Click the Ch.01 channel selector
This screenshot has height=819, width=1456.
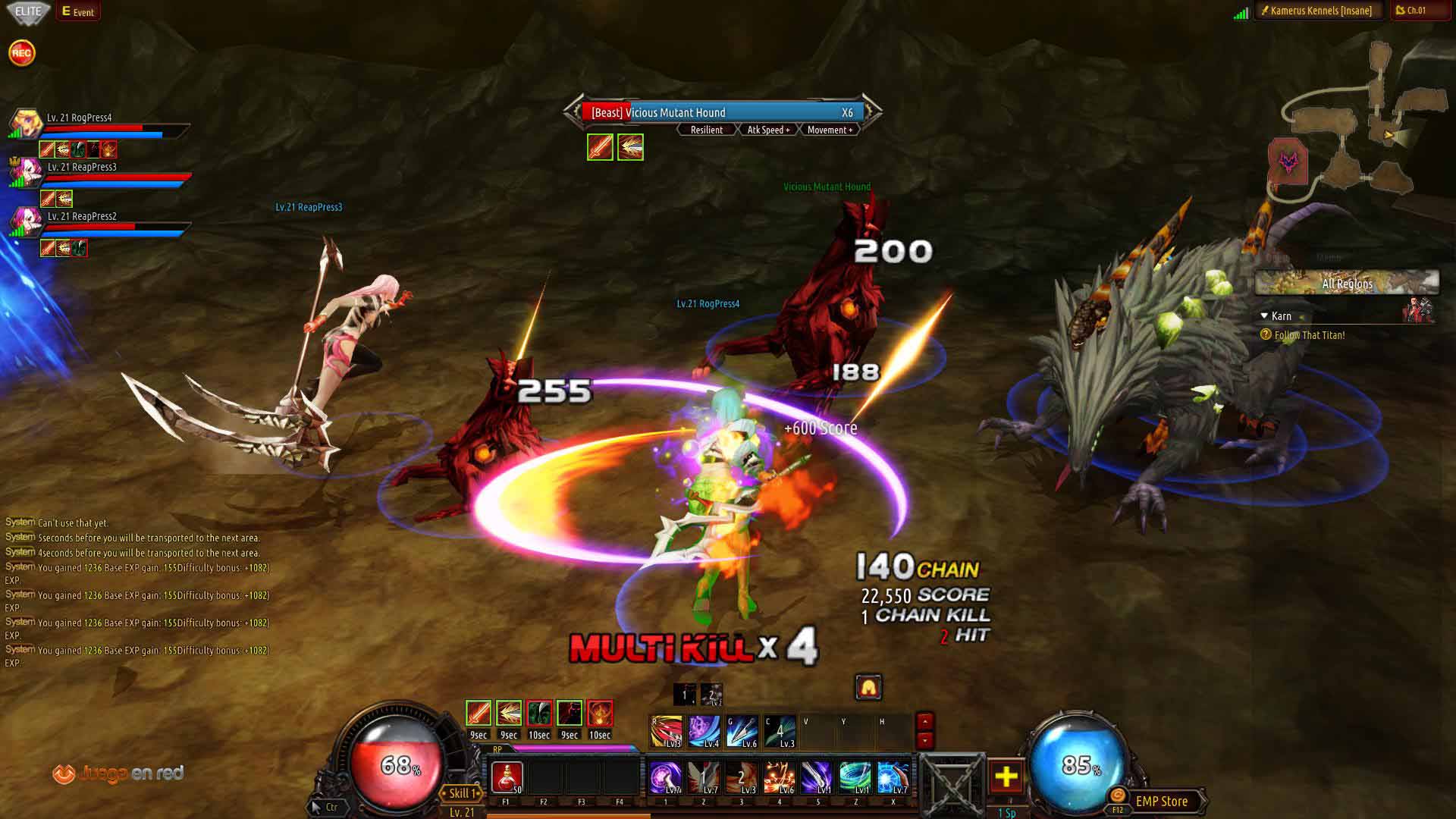coord(1416,11)
